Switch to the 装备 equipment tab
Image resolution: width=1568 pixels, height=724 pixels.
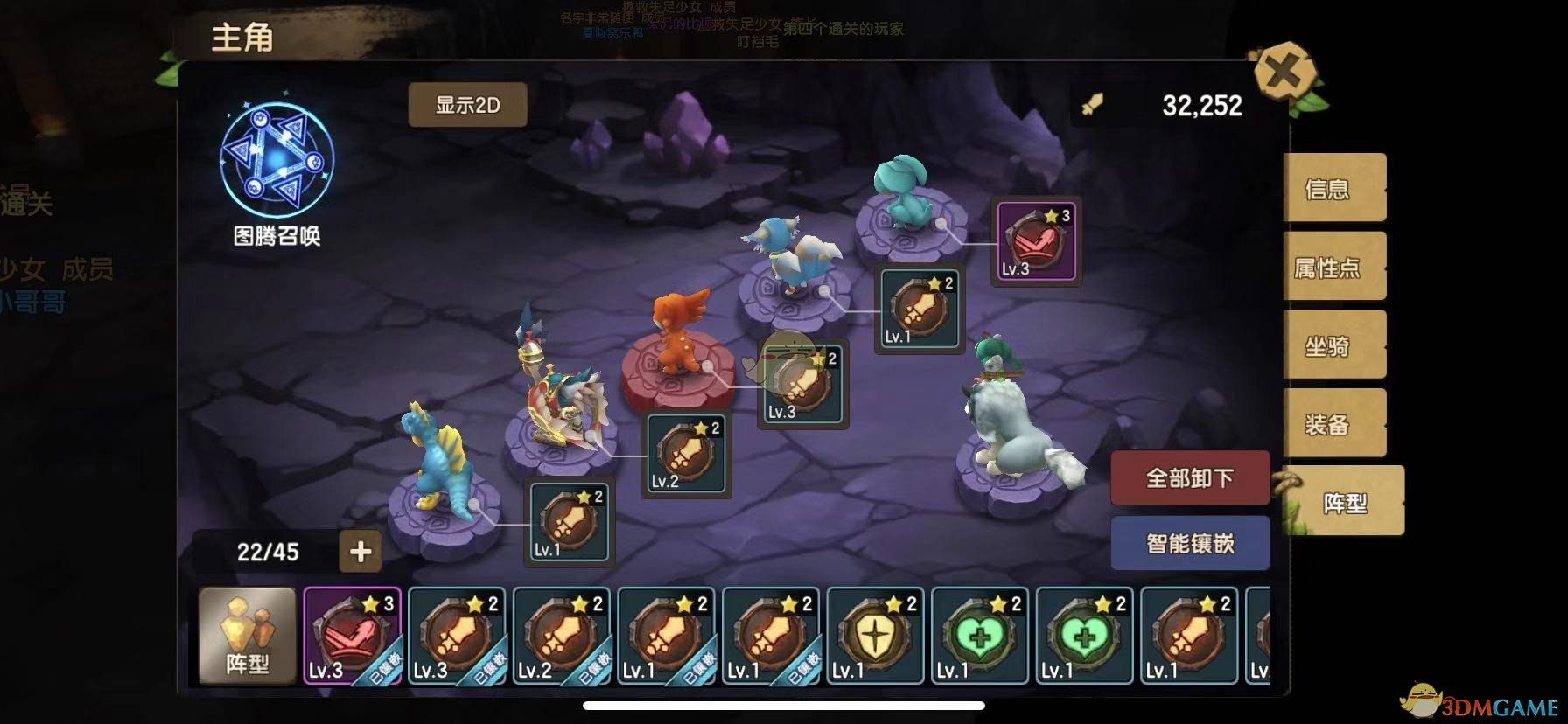(1333, 423)
